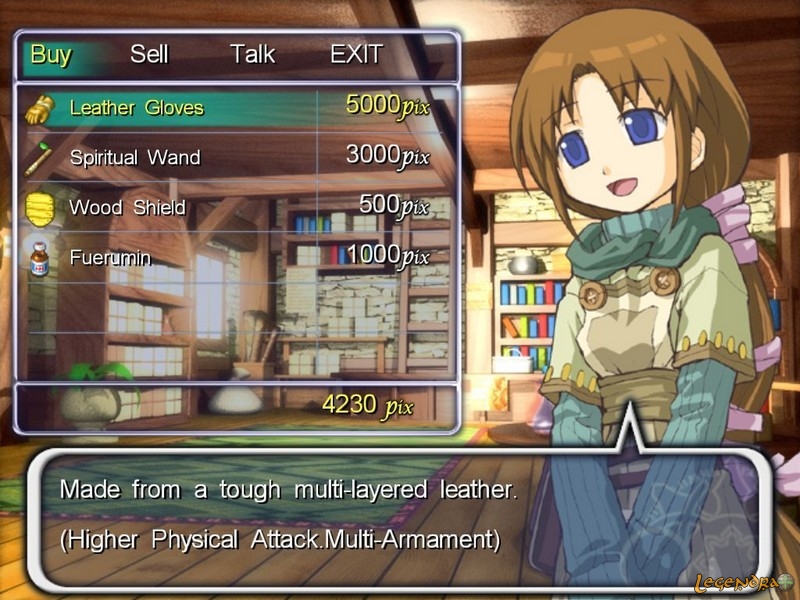Viewport: 800px width, 600px height.
Task: Choose the Talk option
Action: pos(252,54)
